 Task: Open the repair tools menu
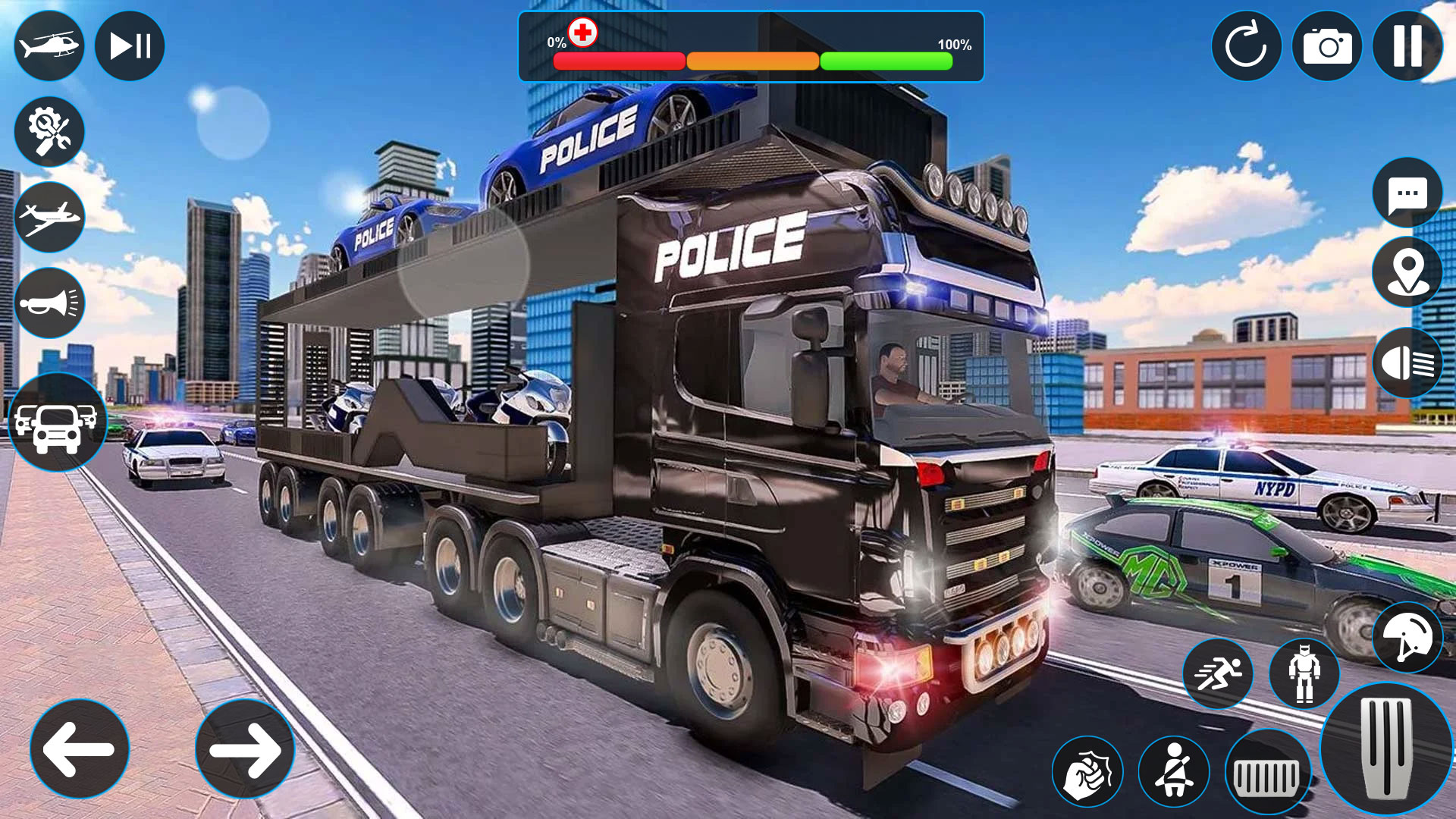pyautogui.click(x=50, y=131)
